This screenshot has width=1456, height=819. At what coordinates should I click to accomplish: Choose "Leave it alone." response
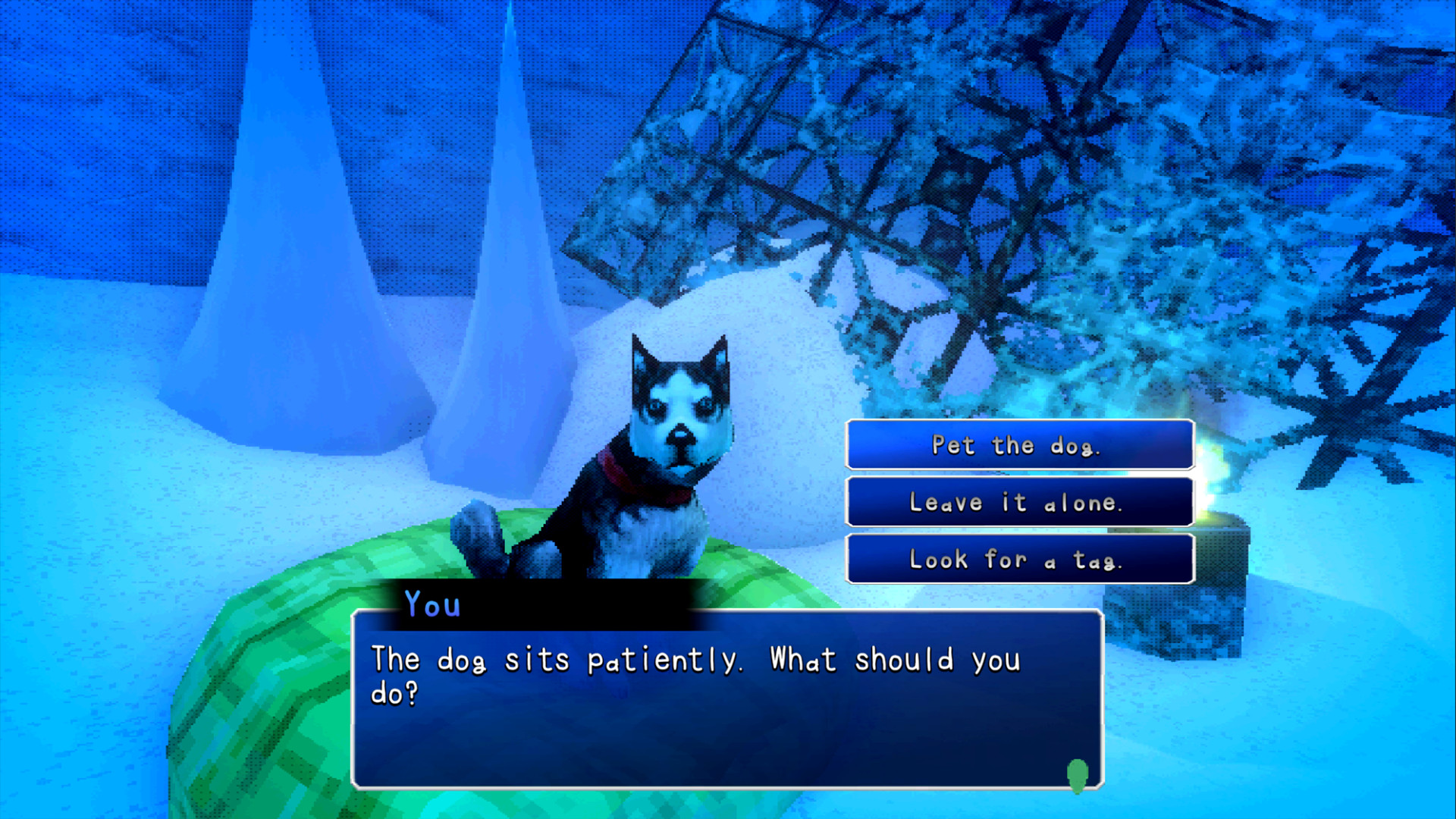coord(1019,501)
